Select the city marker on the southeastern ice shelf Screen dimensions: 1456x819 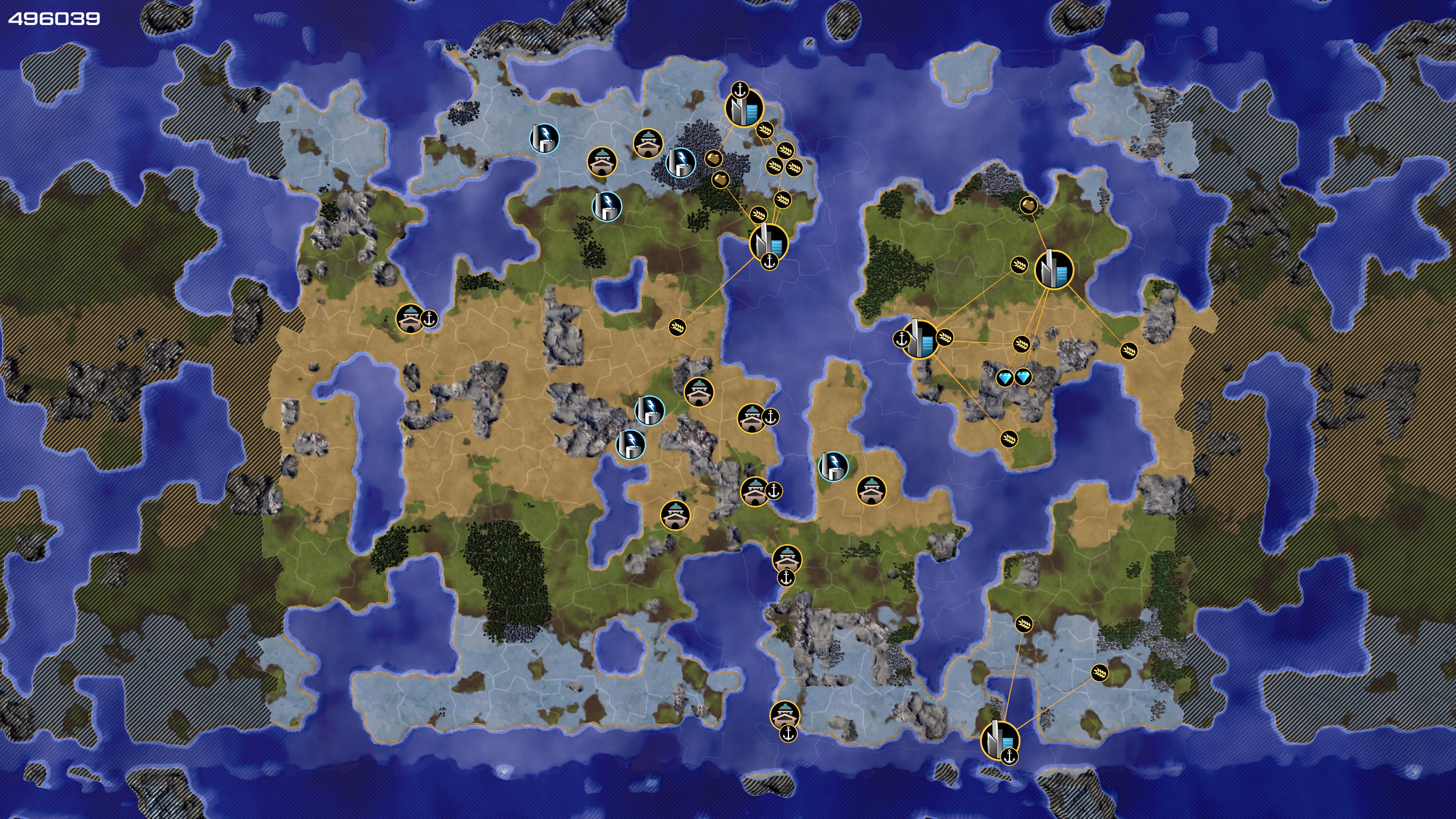999,740
